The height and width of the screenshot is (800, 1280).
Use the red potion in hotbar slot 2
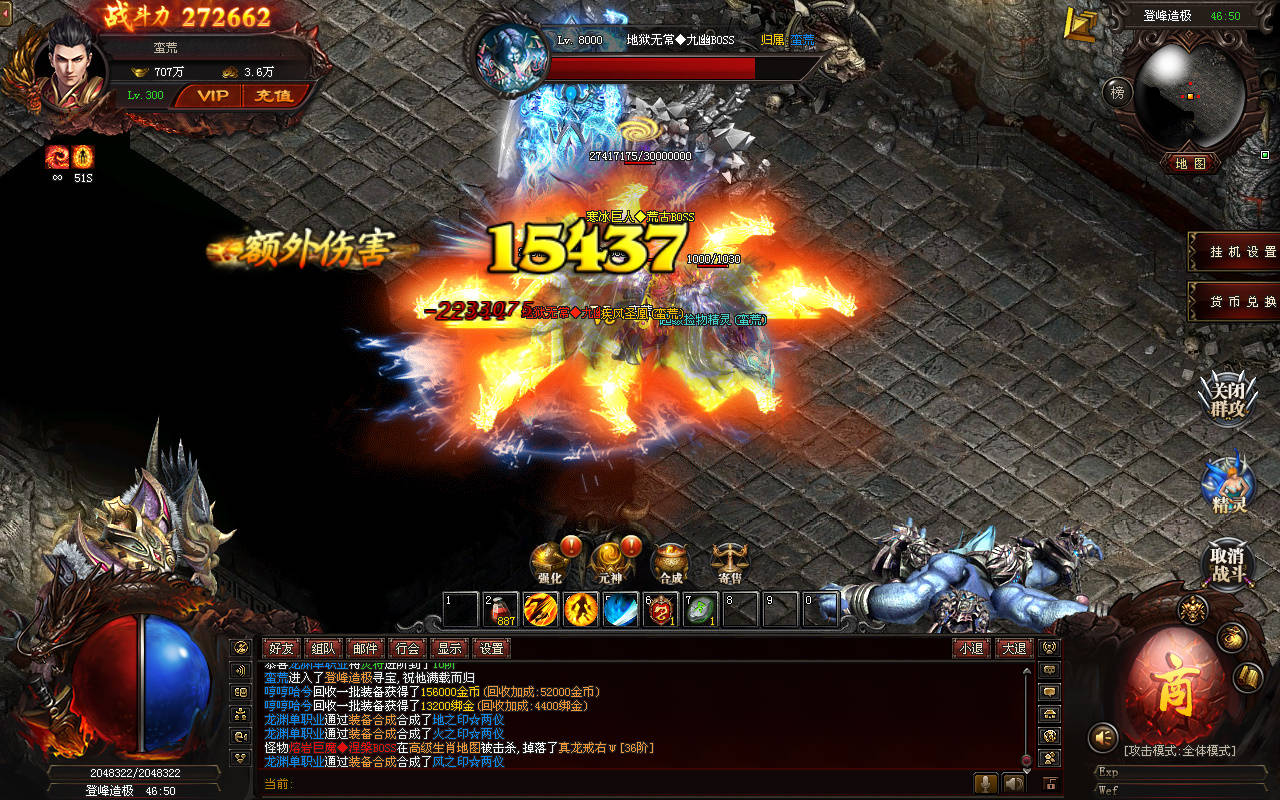pos(501,609)
